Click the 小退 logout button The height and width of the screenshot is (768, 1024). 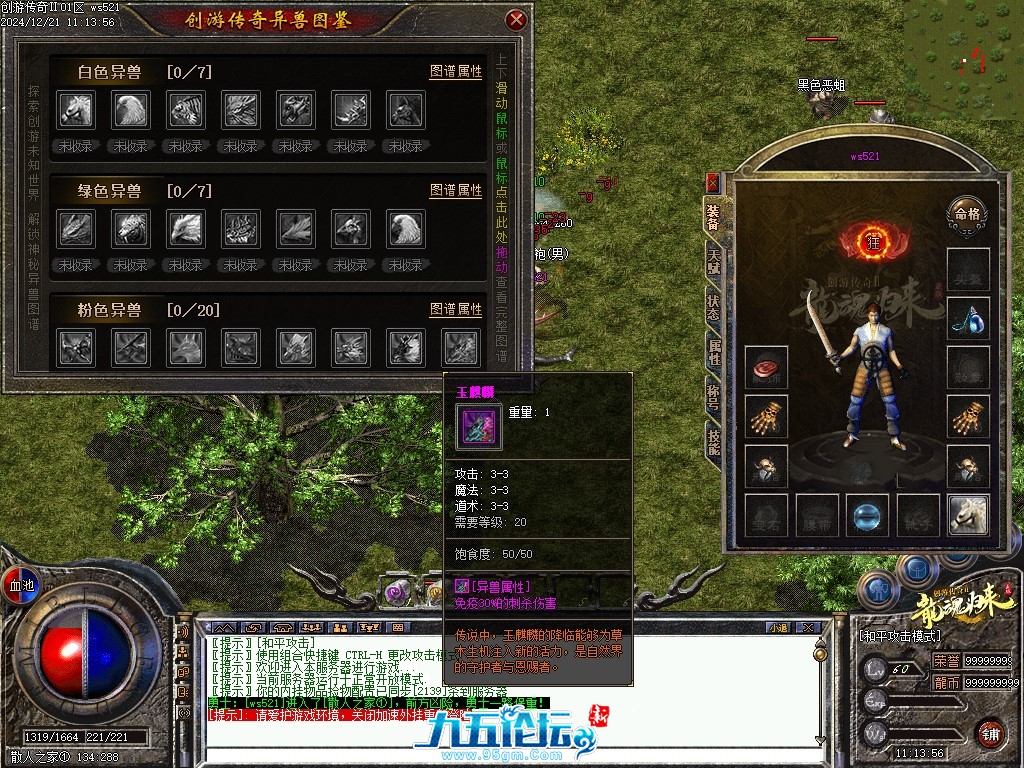click(777, 627)
